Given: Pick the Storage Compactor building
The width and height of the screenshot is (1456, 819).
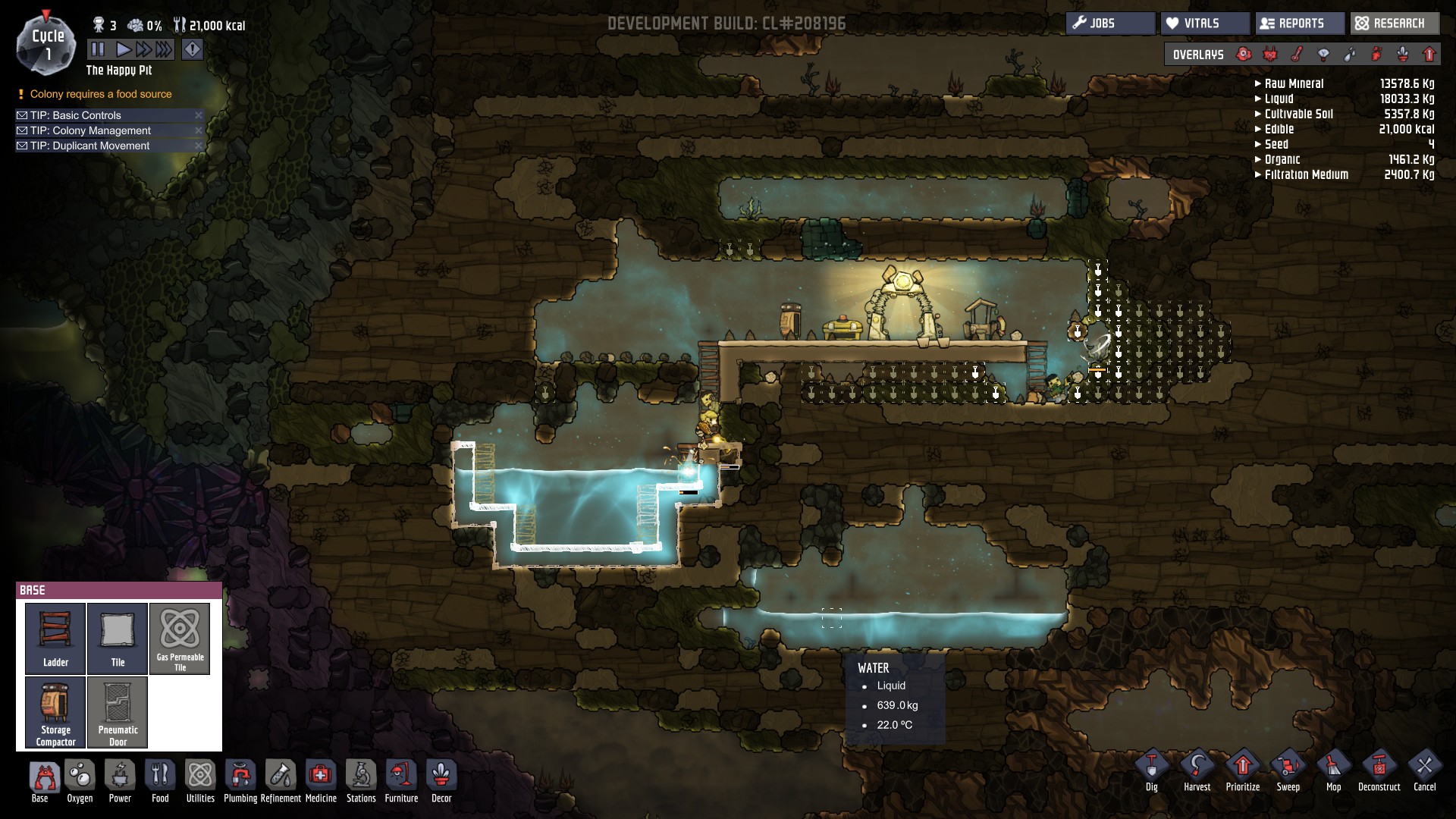Looking at the screenshot, I should (55, 711).
